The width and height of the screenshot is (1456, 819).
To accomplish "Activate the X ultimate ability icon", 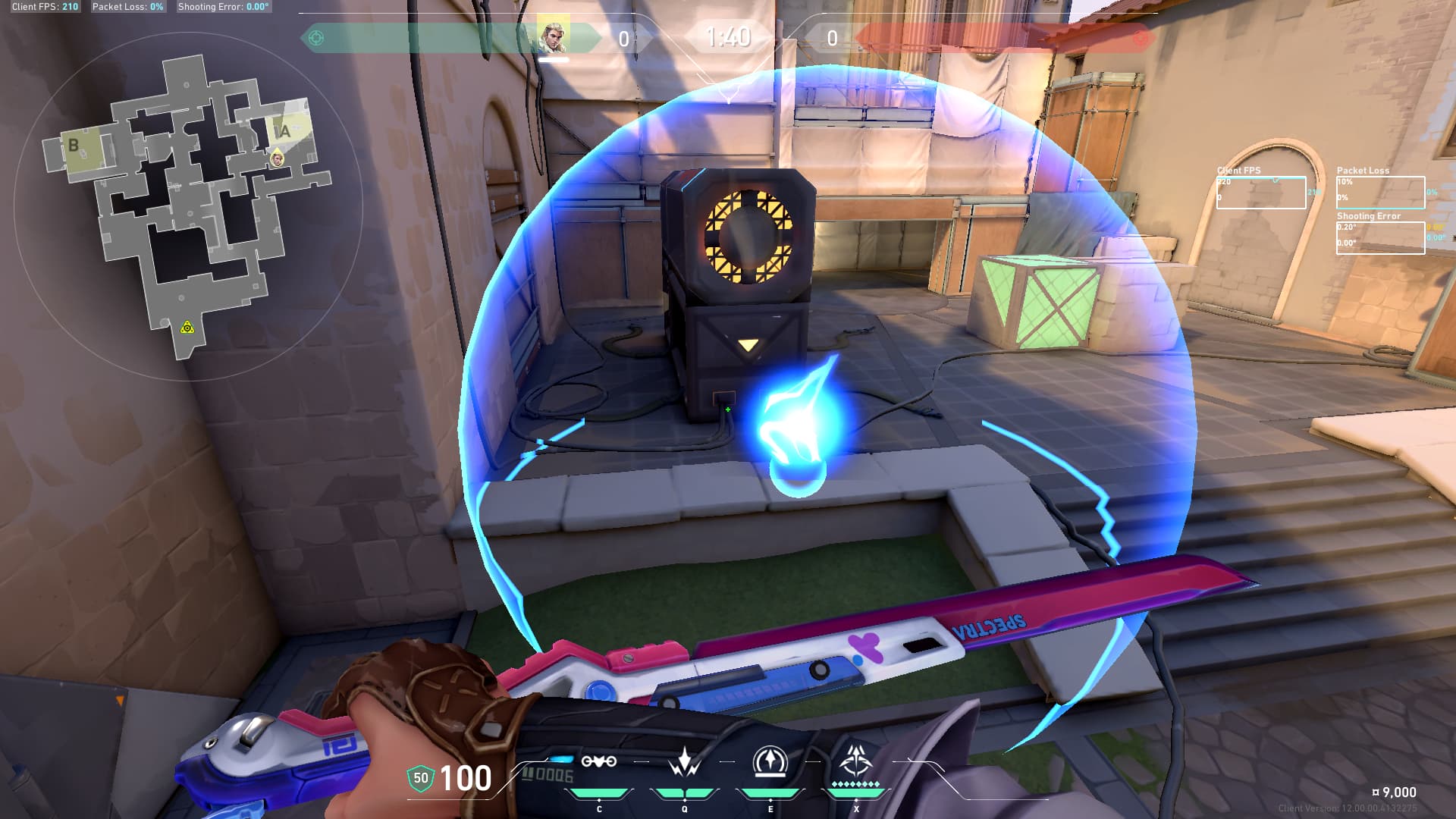I will 855,760.
